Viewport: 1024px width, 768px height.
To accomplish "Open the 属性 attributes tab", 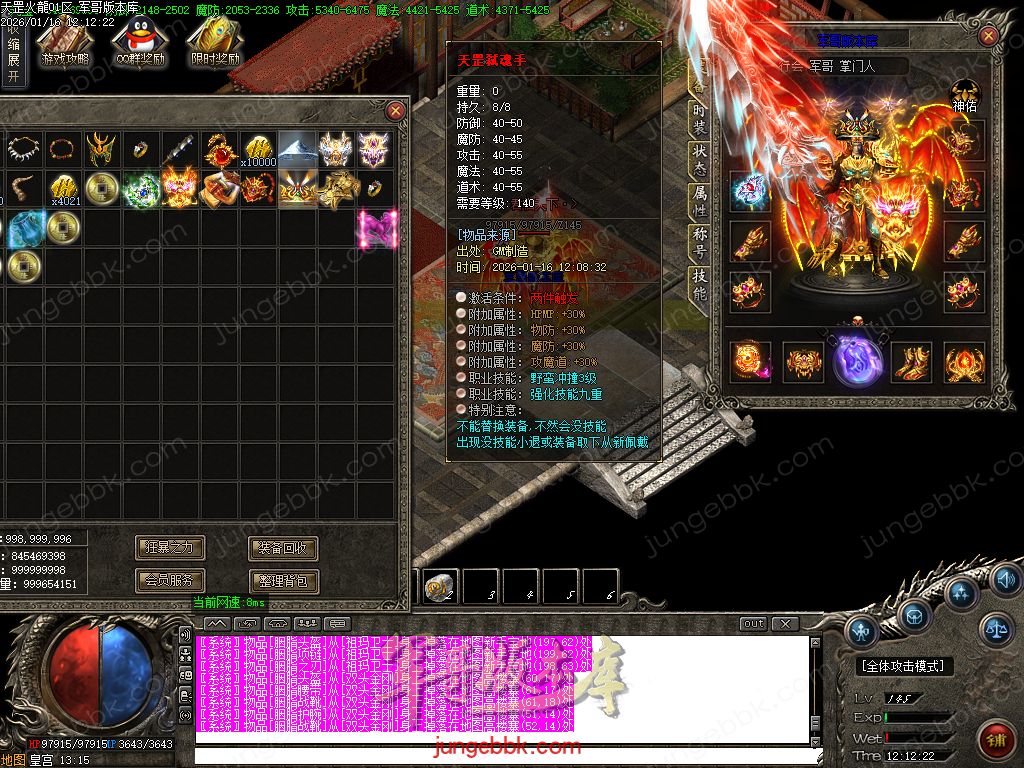I will (700, 201).
